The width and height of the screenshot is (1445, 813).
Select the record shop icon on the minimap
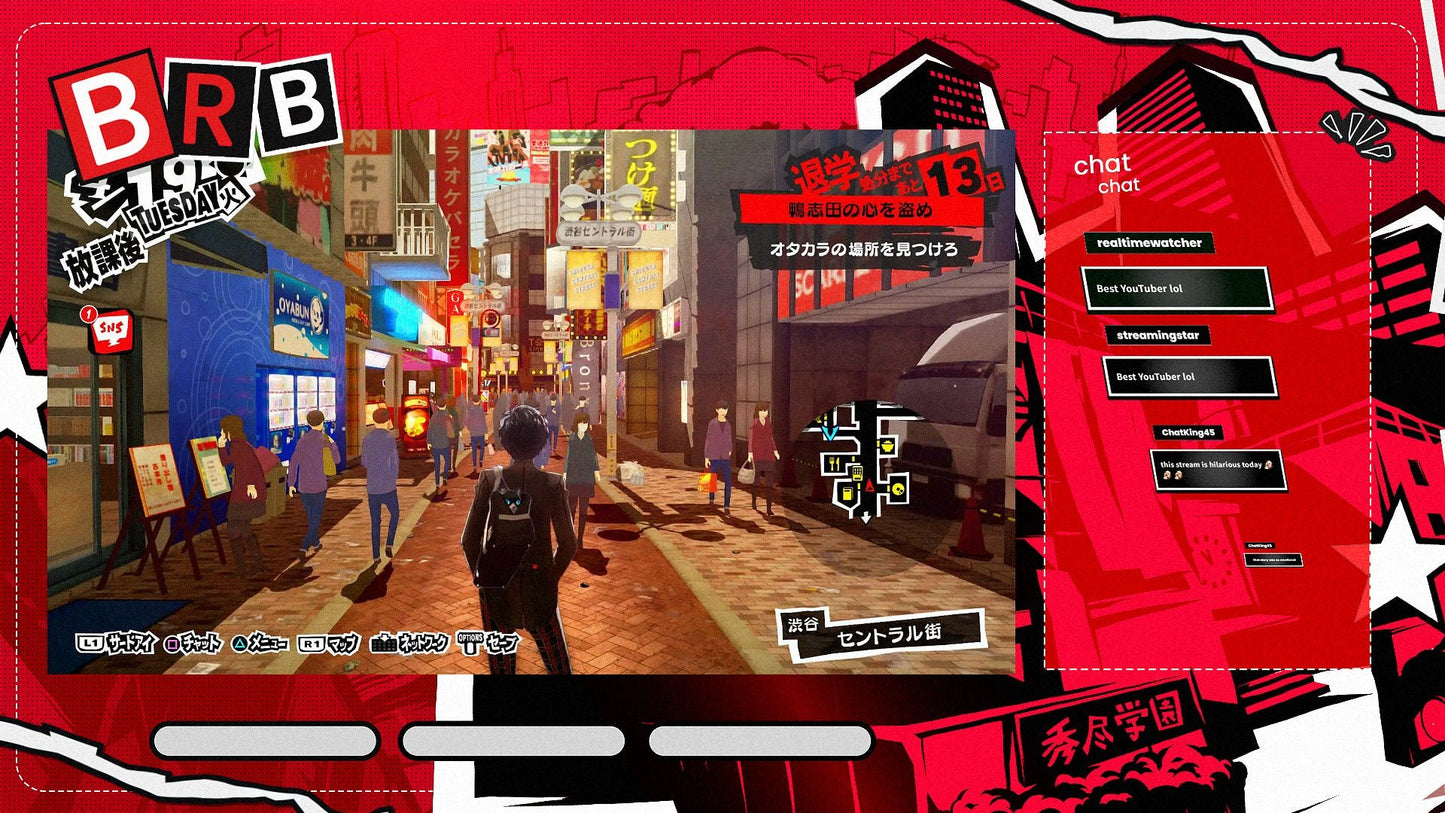(x=898, y=488)
